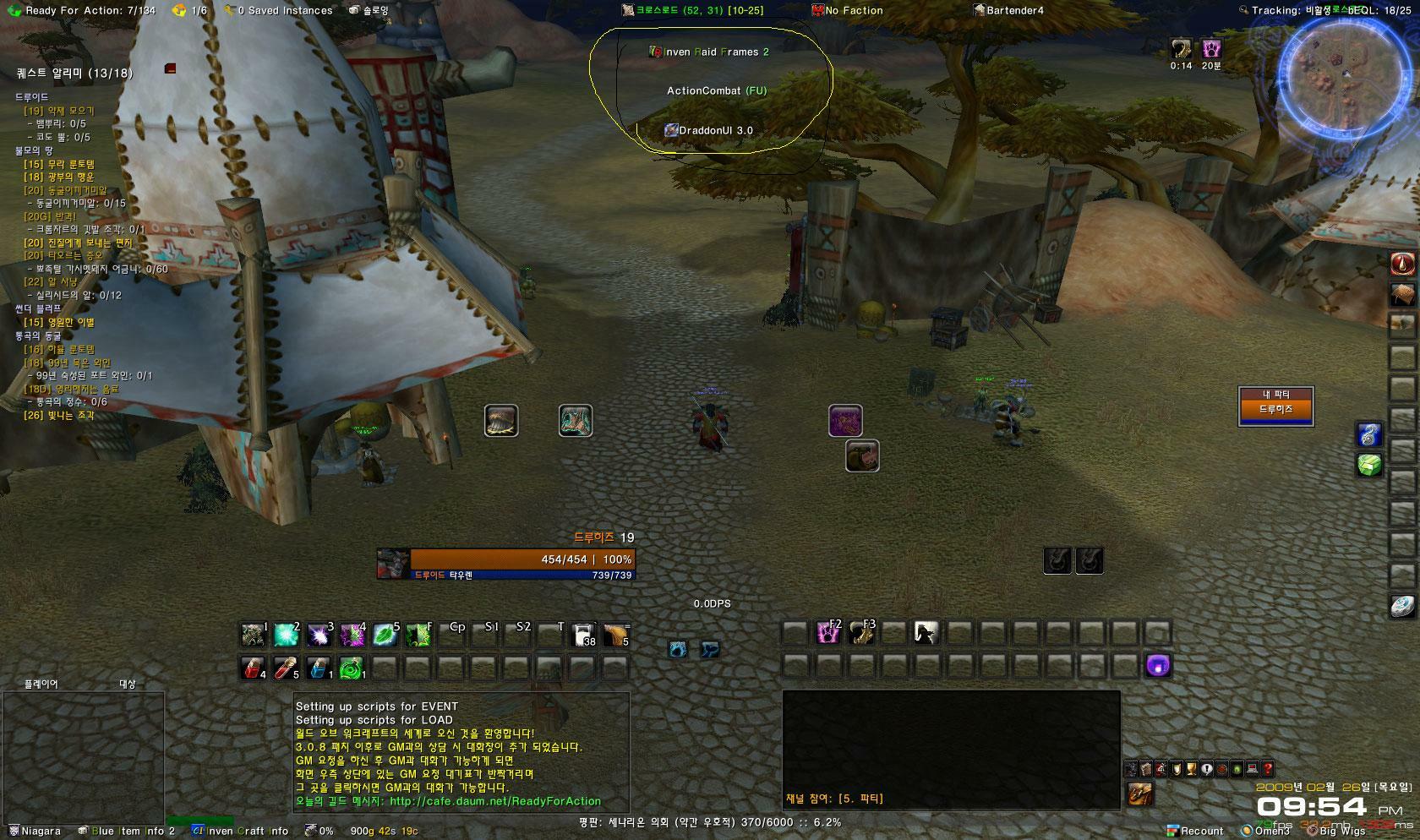Open the Inven Craft Info plugin
The image size is (1420, 840).
click(241, 831)
